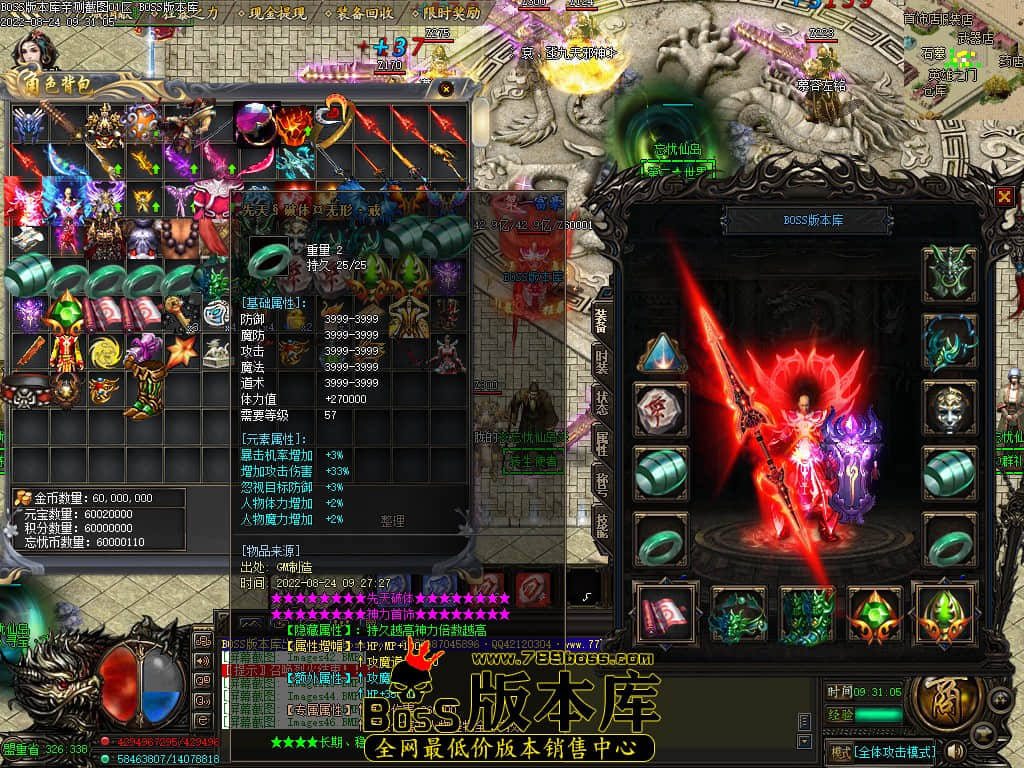The image size is (1024, 768).
Task: Close the 角色背包 inventory window
Action: tap(446, 89)
